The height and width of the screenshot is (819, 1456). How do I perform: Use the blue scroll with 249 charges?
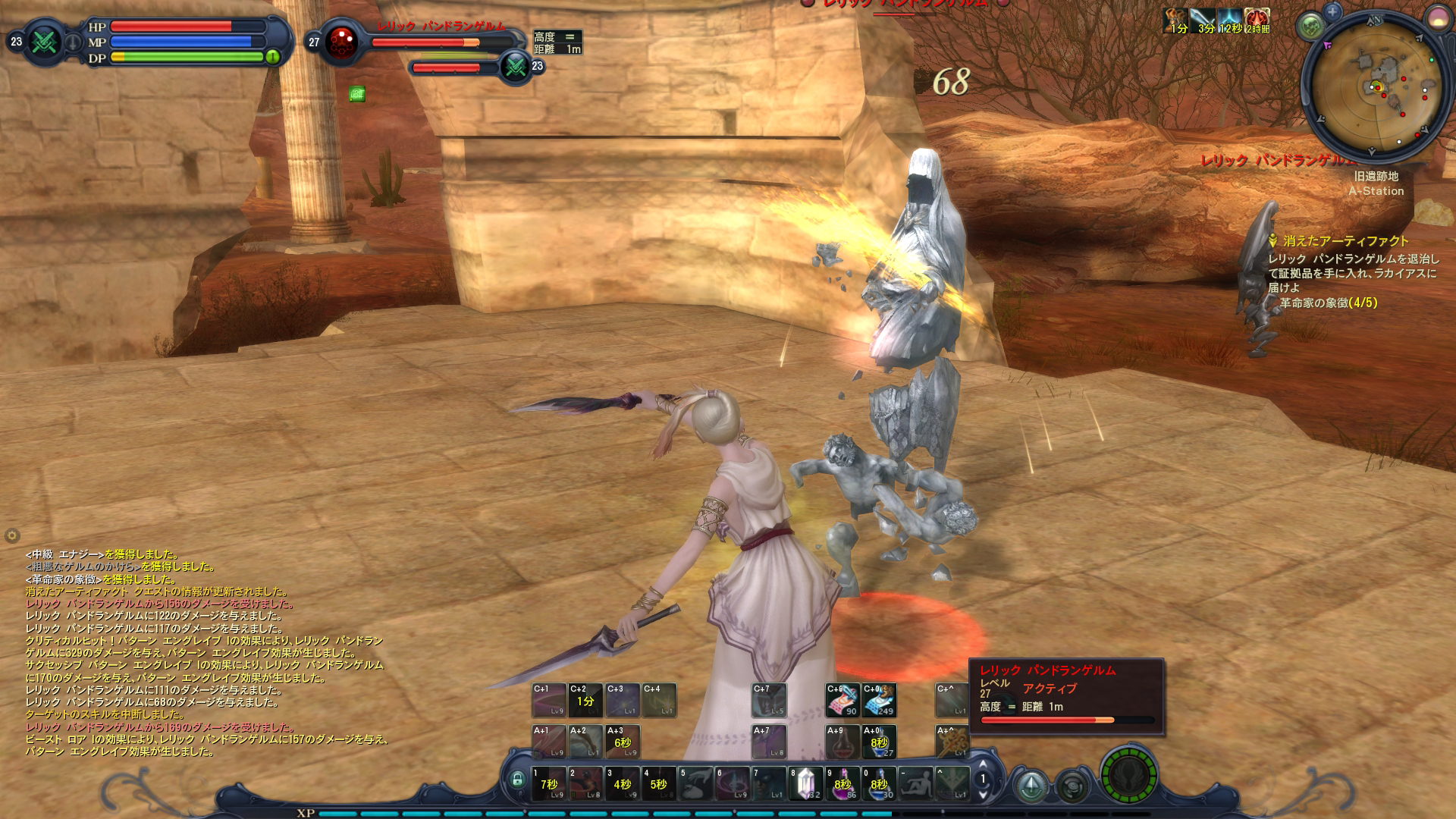[879, 700]
